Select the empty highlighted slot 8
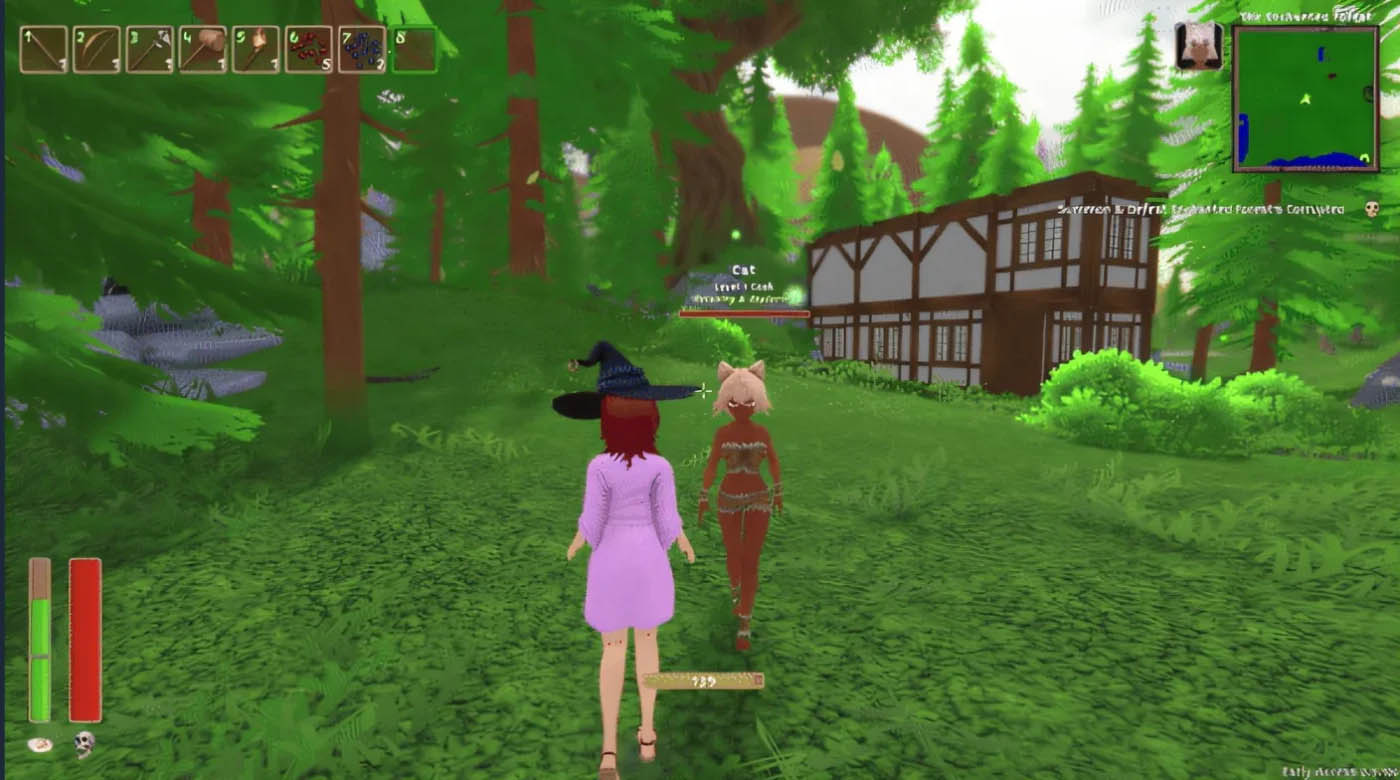The height and width of the screenshot is (780, 1400). click(415, 50)
